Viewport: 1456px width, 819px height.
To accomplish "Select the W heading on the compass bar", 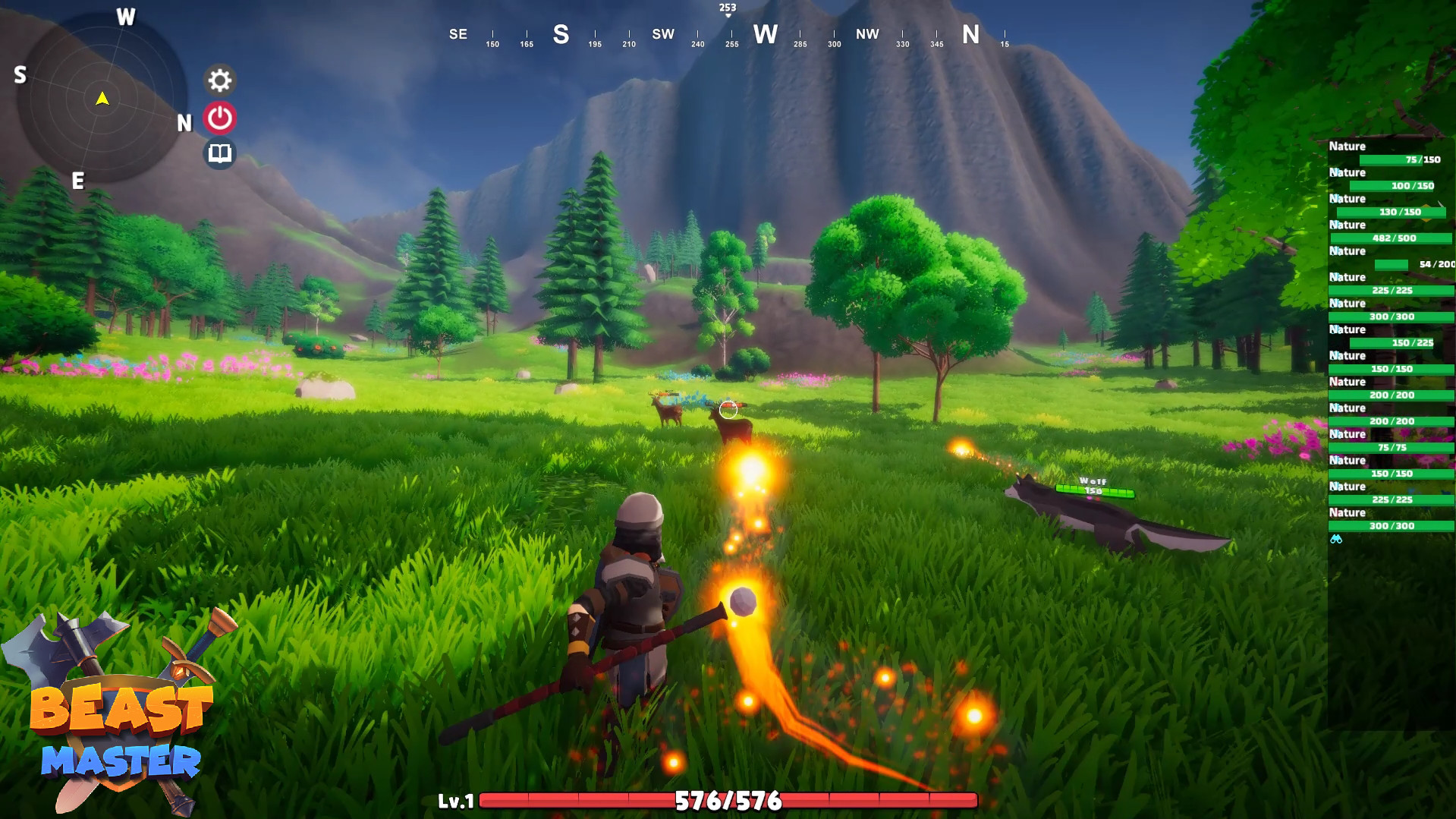I will (x=766, y=34).
